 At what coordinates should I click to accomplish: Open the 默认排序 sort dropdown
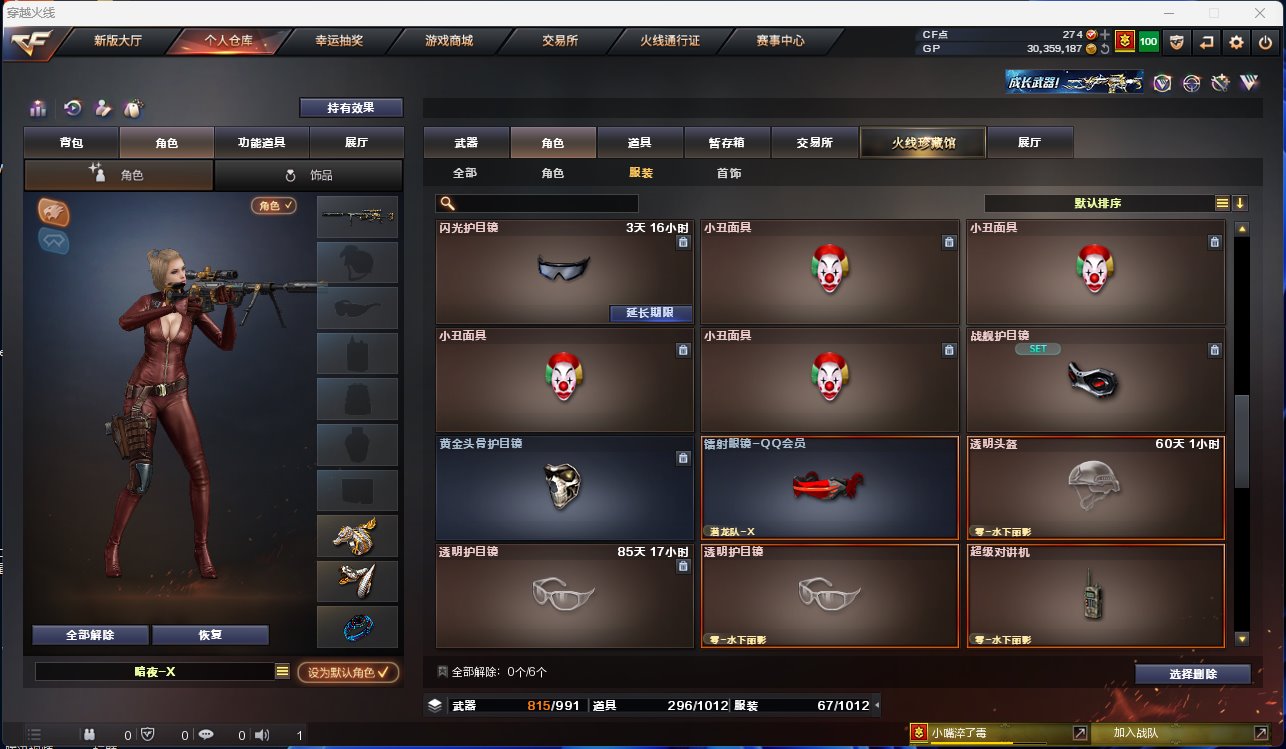(1099, 203)
